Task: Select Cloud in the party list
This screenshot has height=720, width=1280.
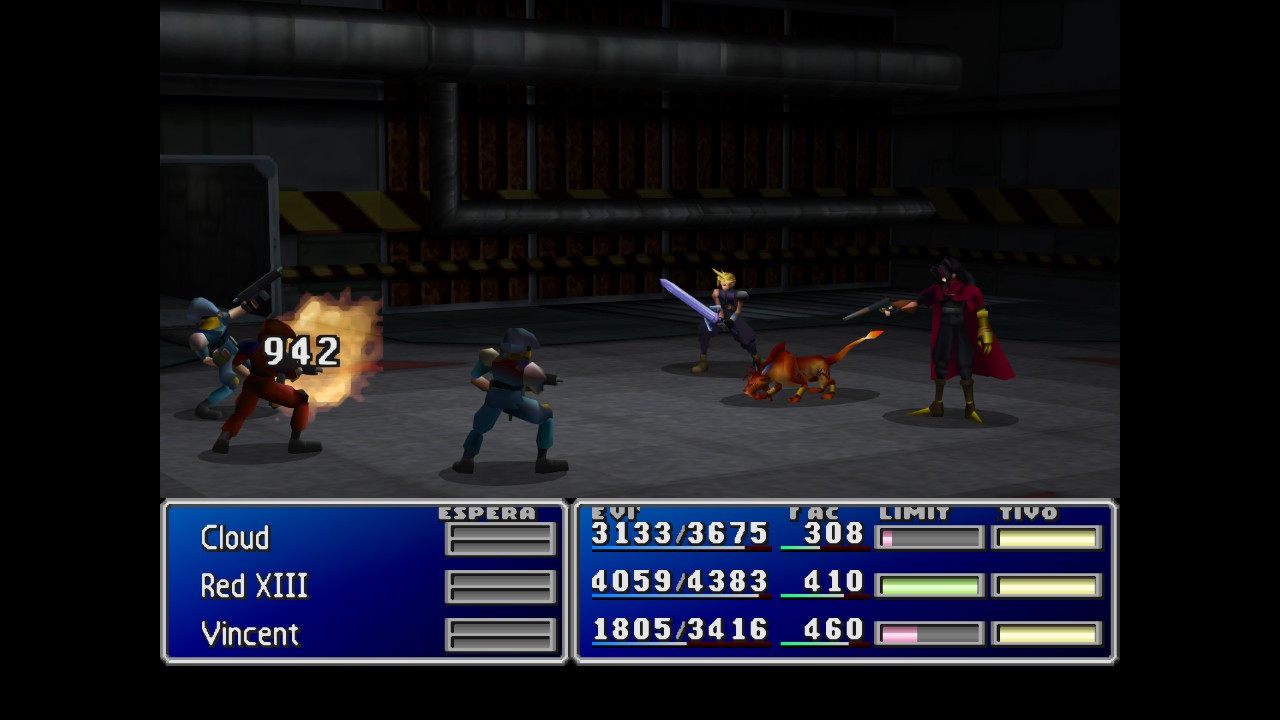Action: pyautogui.click(x=235, y=538)
